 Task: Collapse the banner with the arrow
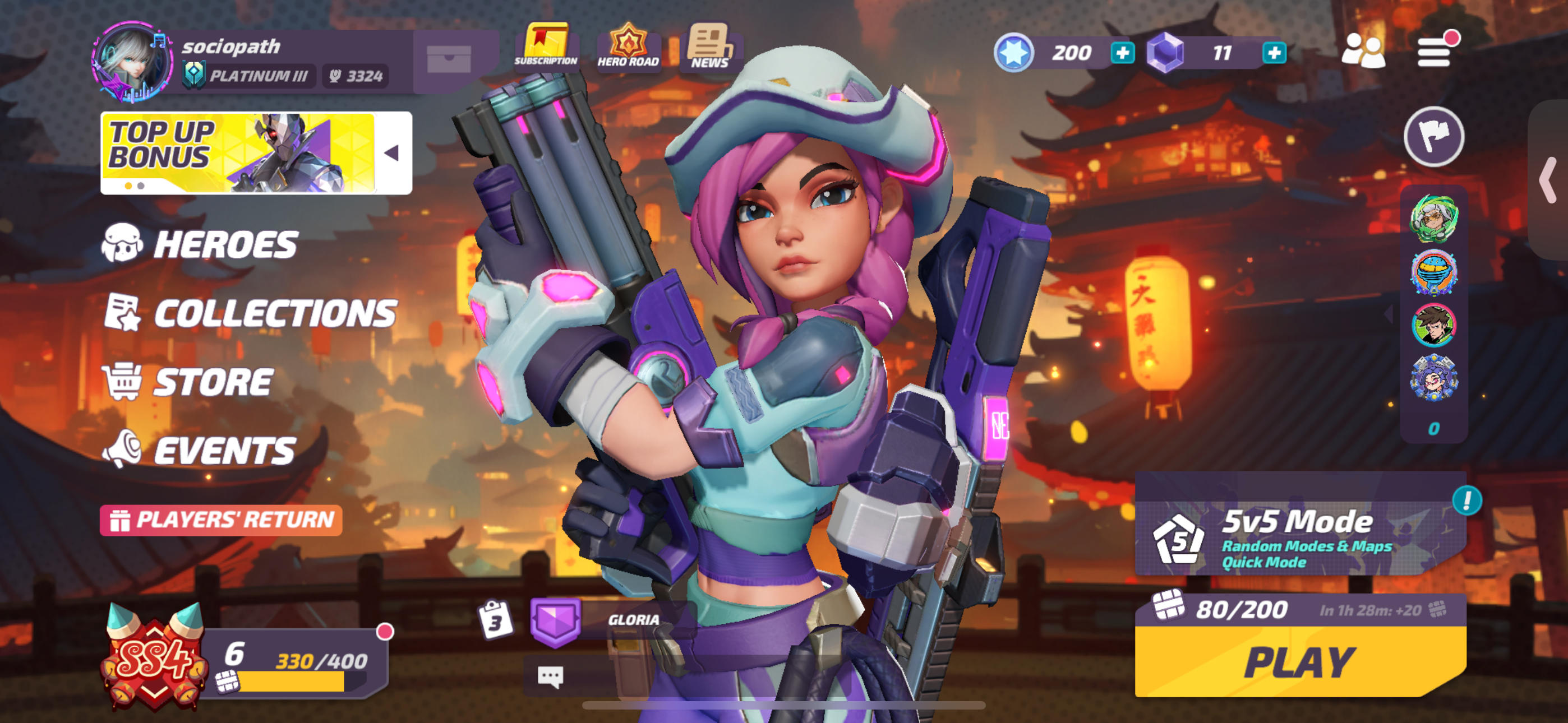(x=392, y=153)
